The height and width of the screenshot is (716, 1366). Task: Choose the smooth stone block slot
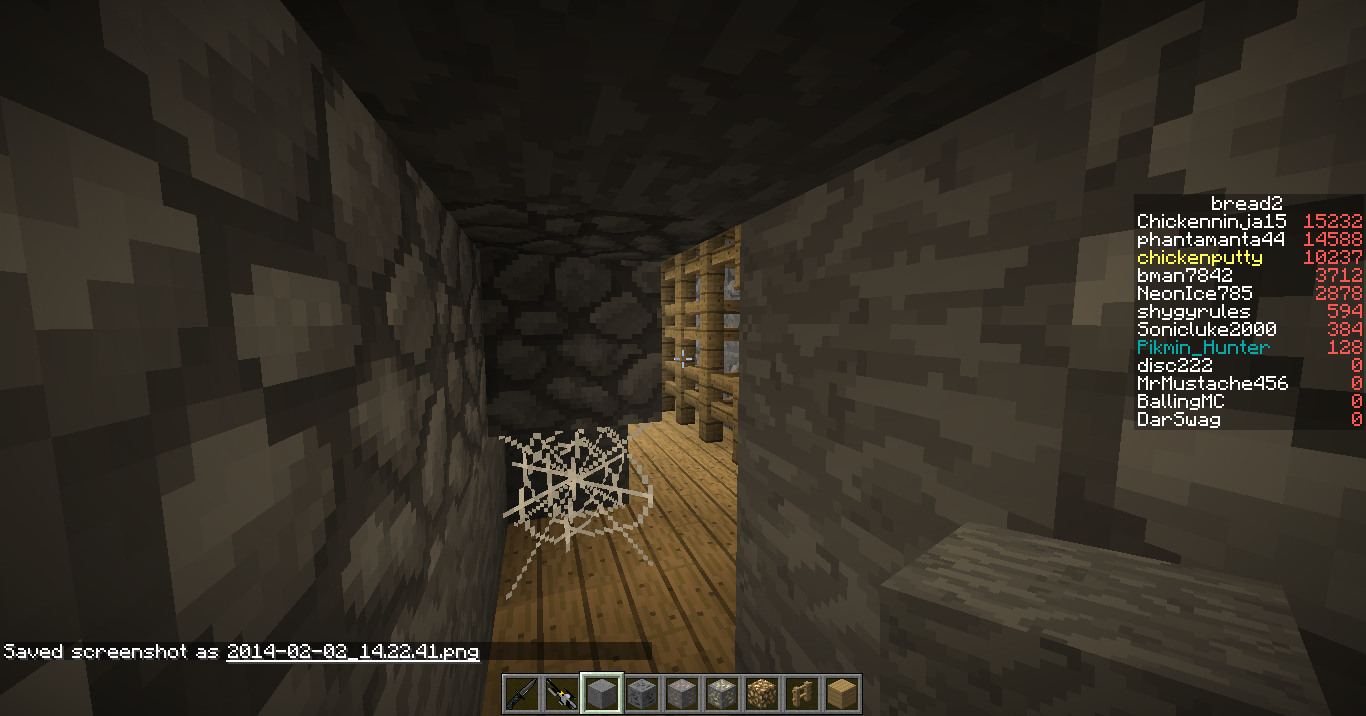coord(602,693)
